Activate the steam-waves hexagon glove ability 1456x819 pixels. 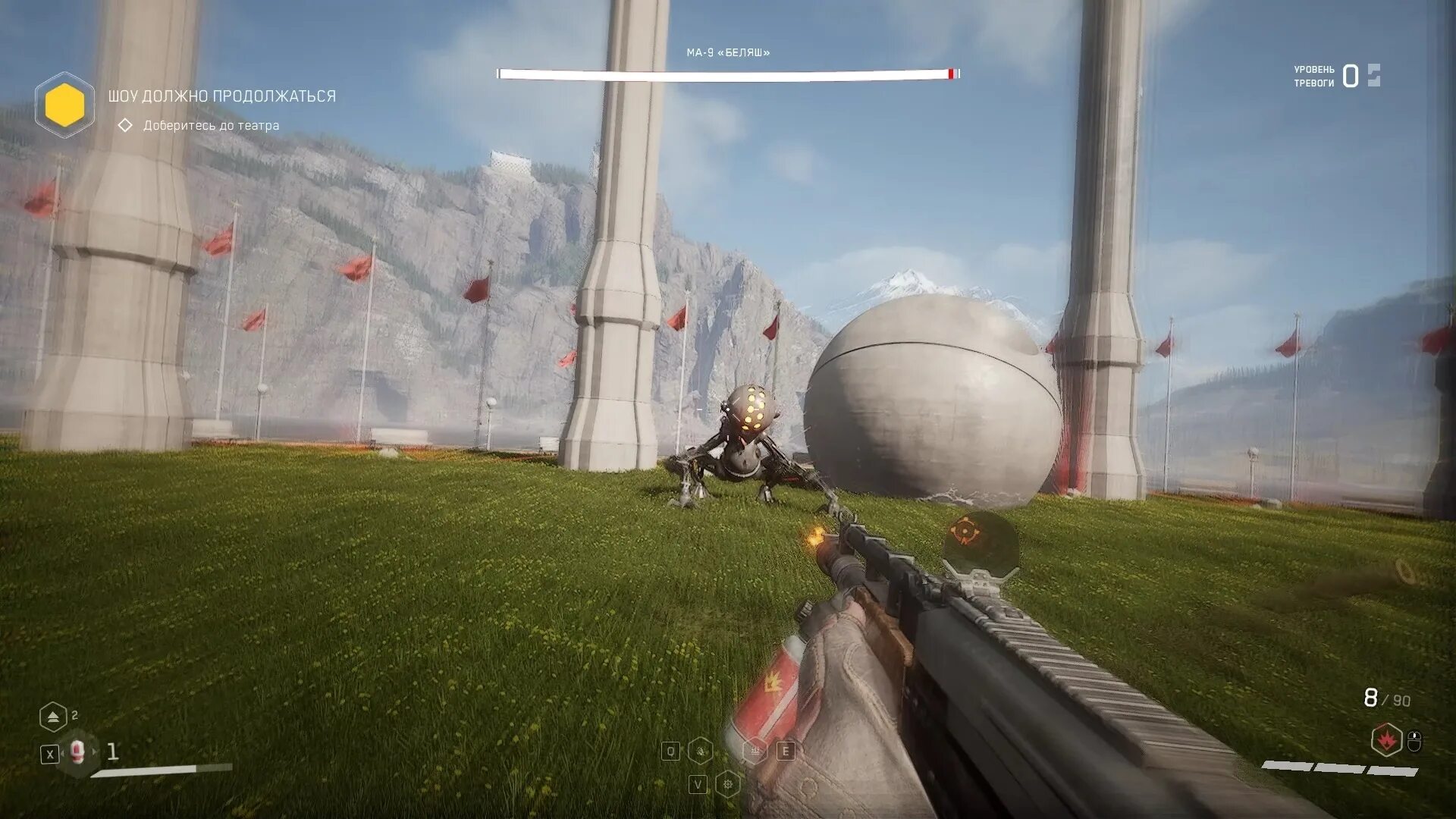click(x=755, y=751)
